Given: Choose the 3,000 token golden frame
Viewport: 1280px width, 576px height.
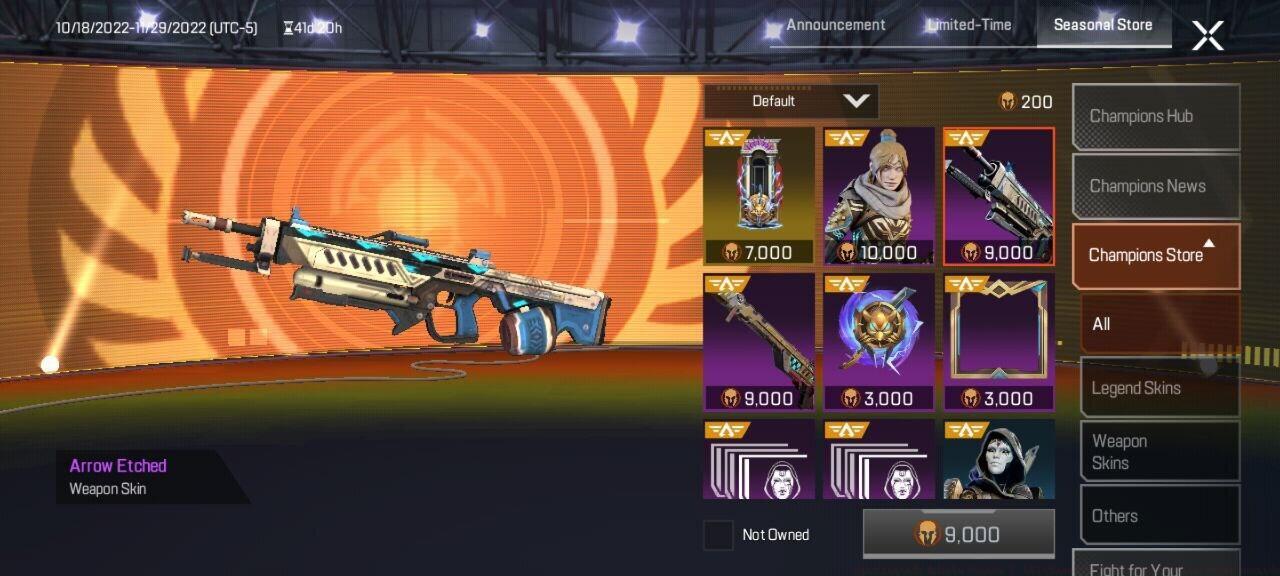Looking at the screenshot, I should pos(999,342).
